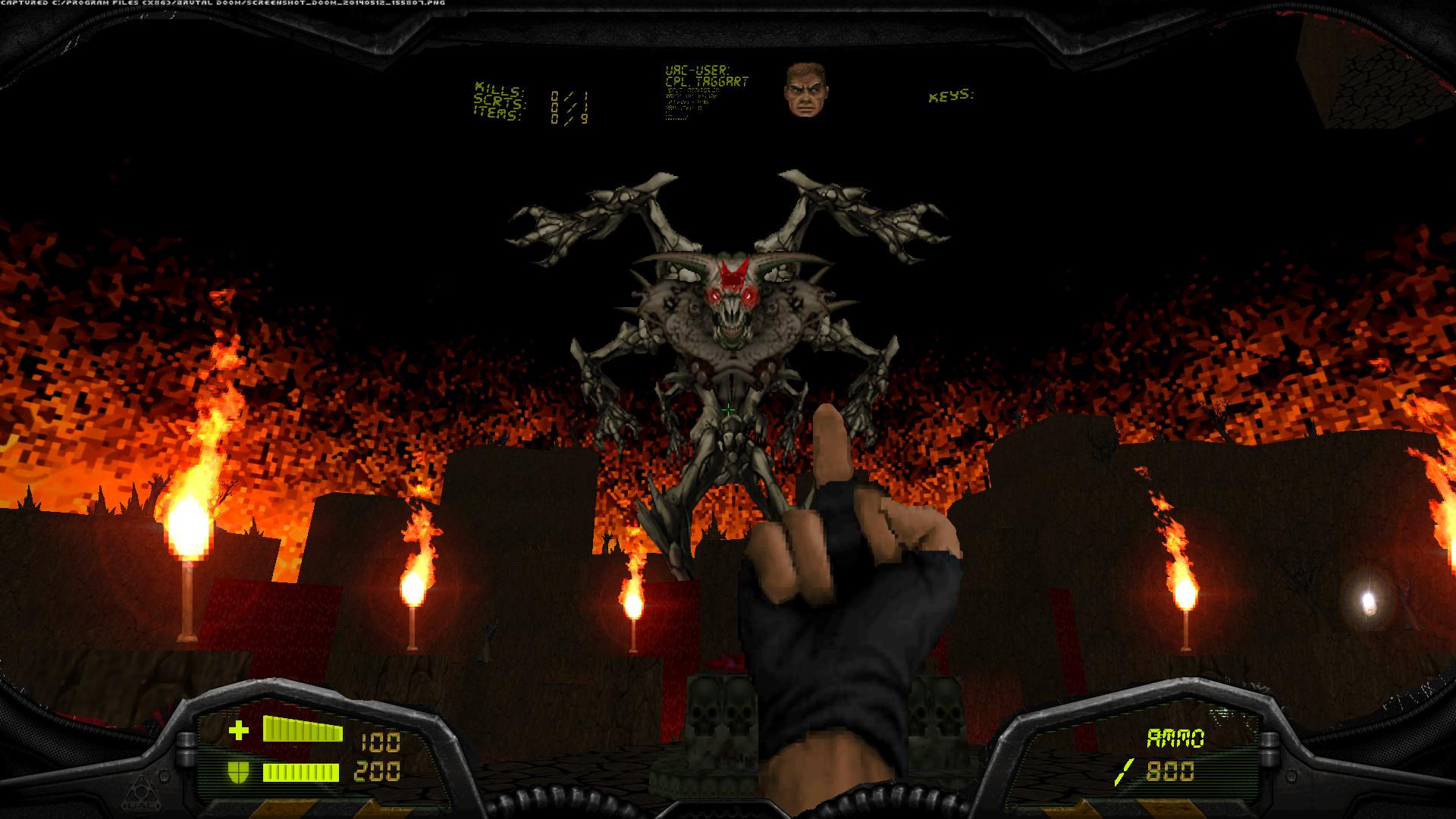This screenshot has height=819, width=1456.
Task: Click the green crosshair at screen center
Action: click(728, 409)
